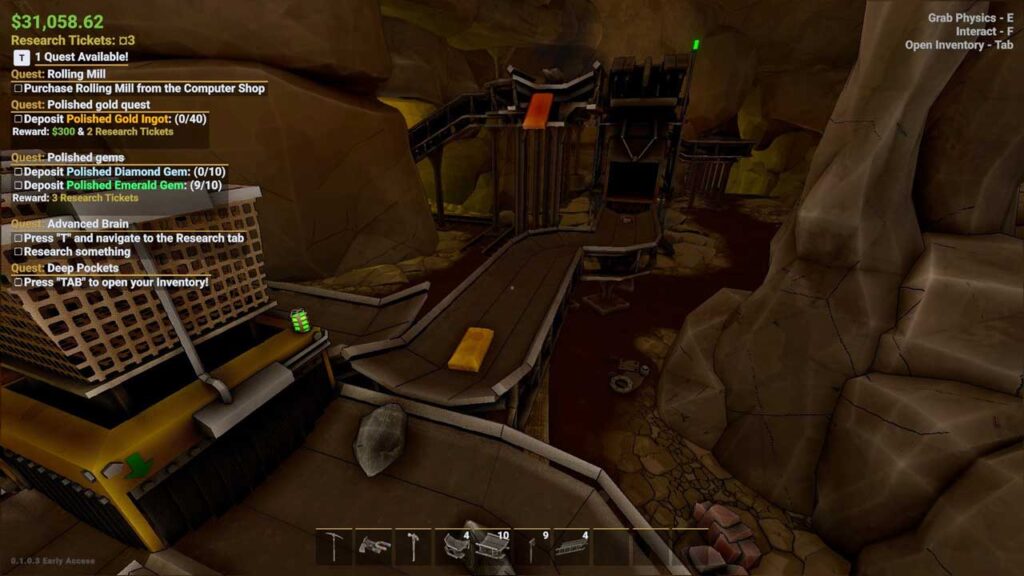Click the Polished Diamond Gem objective checkbox
The image size is (1024, 576).
(18, 172)
